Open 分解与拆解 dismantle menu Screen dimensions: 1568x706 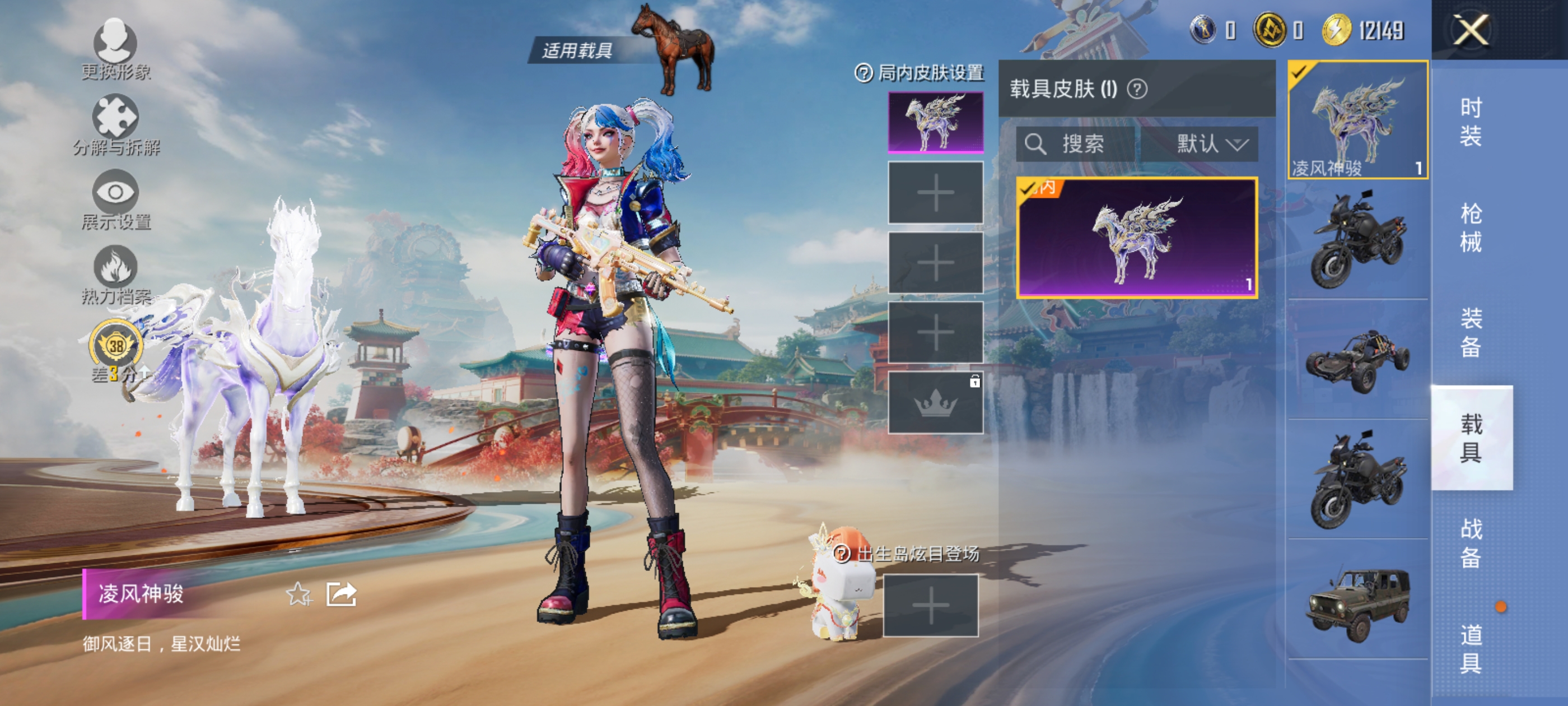click(116, 124)
